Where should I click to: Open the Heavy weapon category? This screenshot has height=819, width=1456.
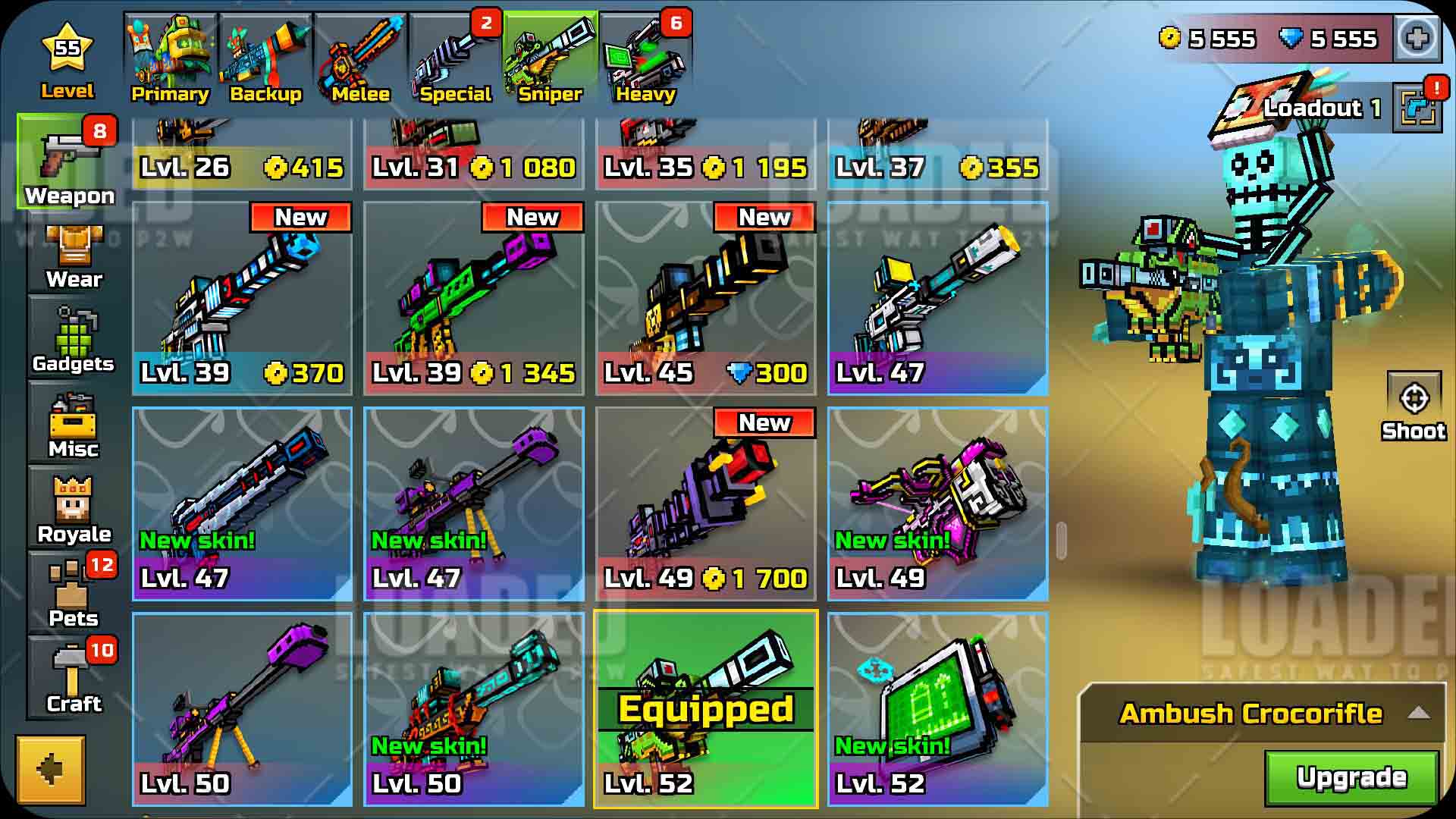(x=645, y=59)
